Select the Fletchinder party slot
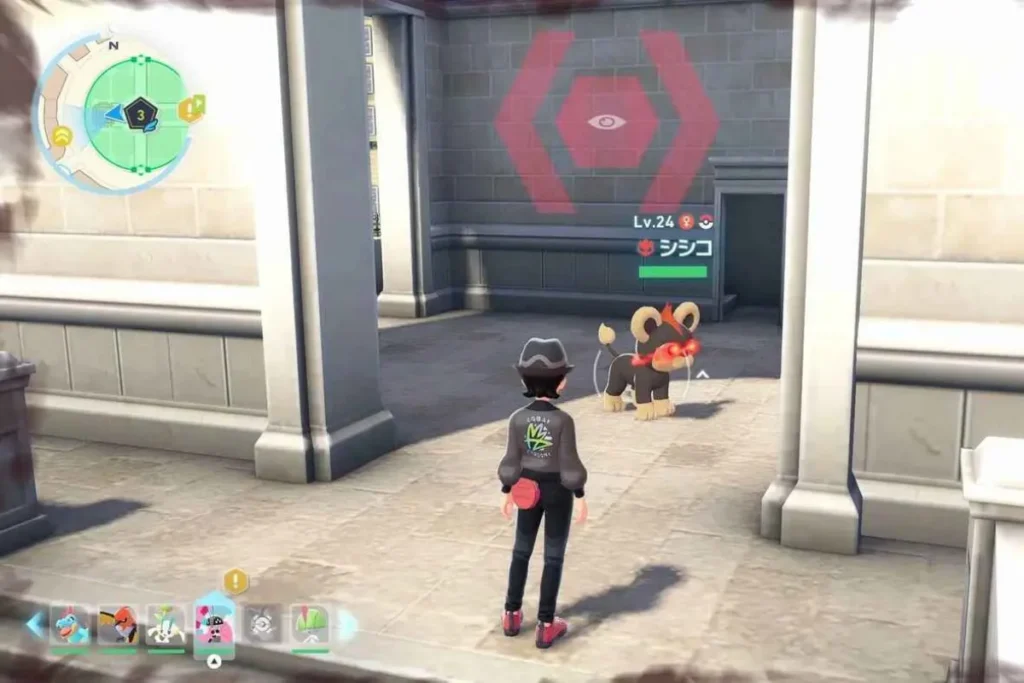This screenshot has height=683, width=1024. [x=118, y=626]
